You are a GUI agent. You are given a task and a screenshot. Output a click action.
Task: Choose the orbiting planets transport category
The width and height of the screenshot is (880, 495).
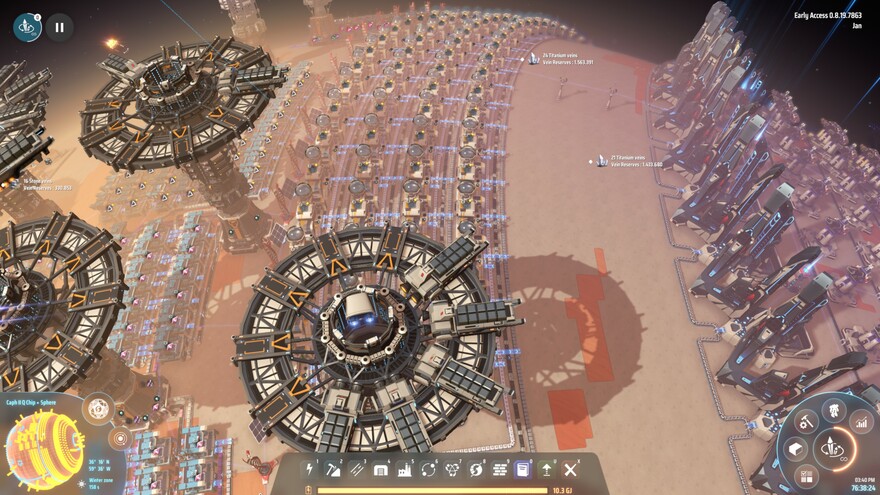point(429,468)
